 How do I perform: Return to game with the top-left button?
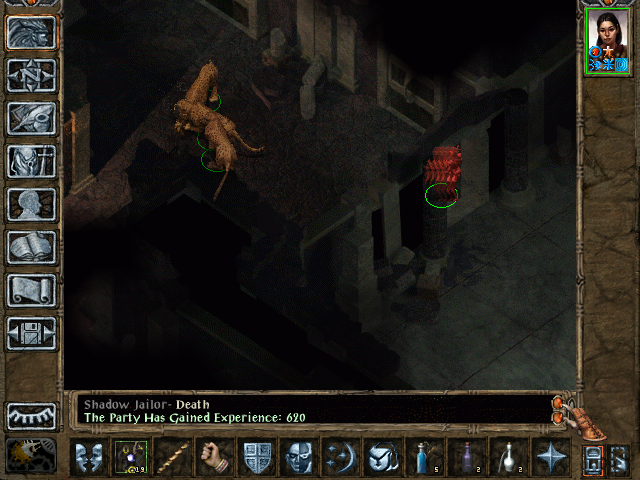tap(31, 32)
